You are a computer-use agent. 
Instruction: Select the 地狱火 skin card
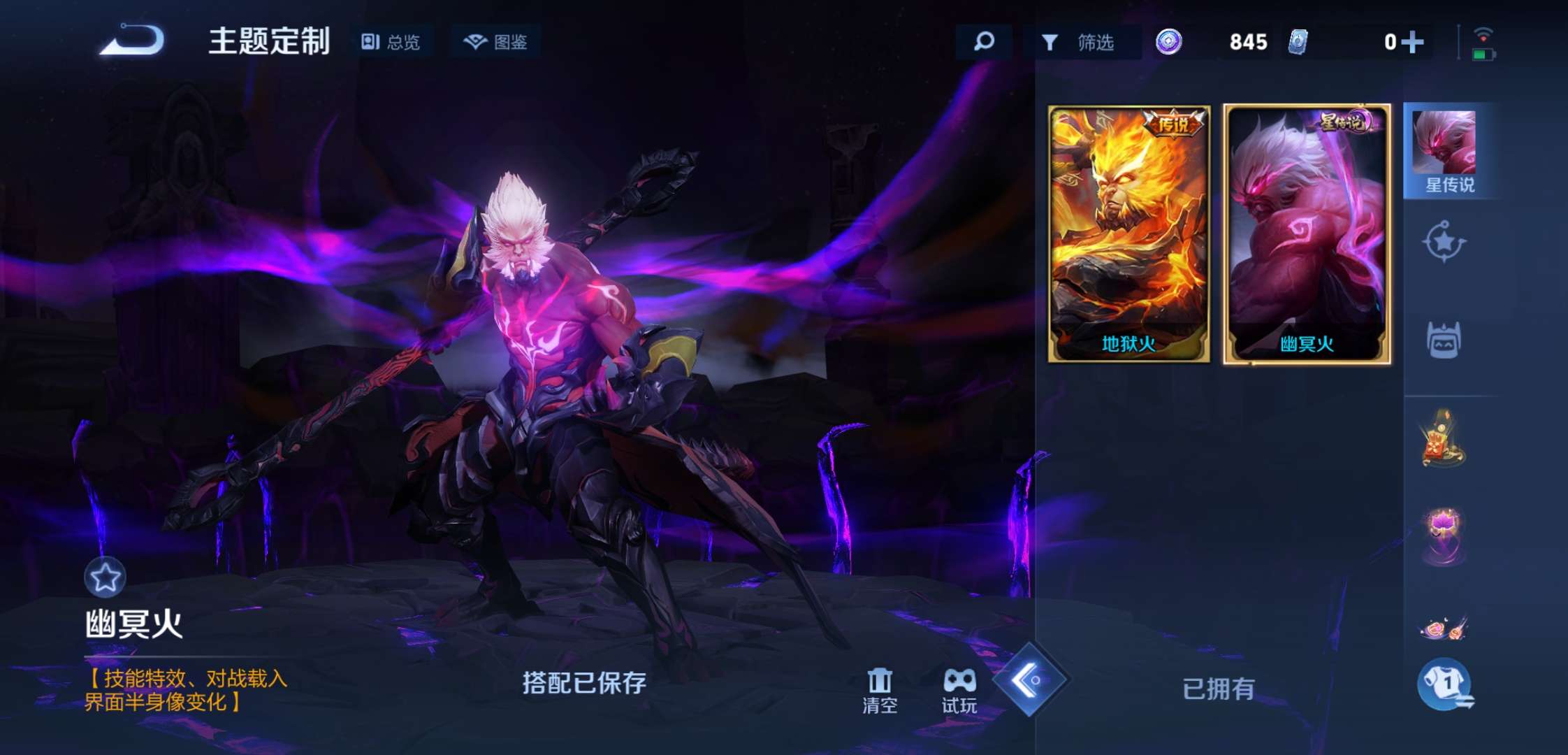(x=1128, y=234)
